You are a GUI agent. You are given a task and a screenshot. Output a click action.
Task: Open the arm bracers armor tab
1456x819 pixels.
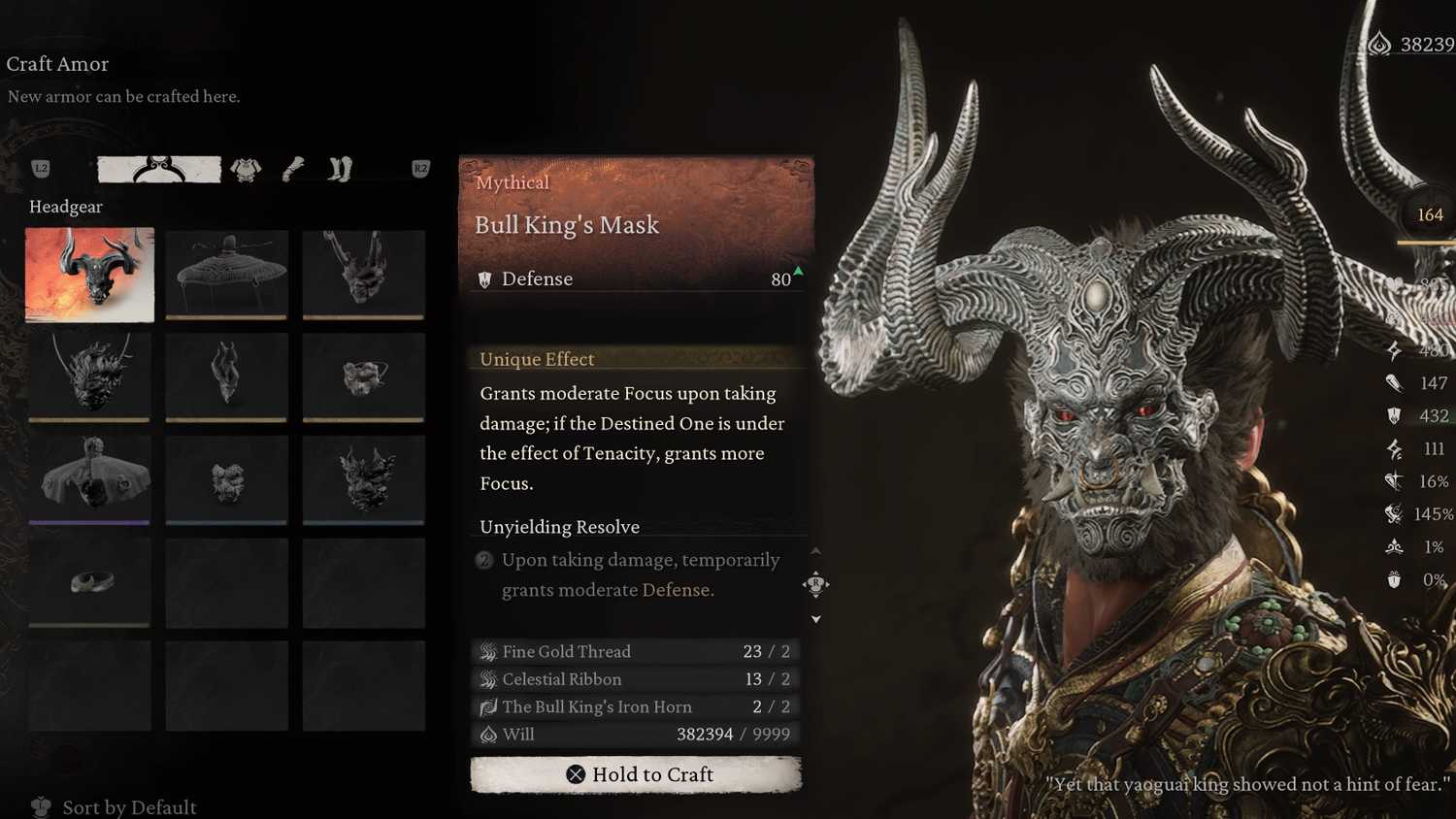(293, 170)
